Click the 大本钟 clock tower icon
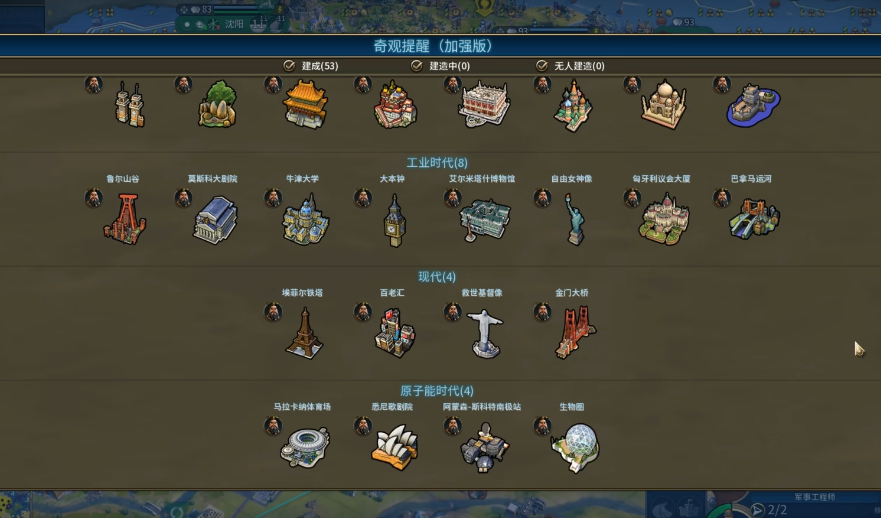Image resolution: width=881 pixels, height=518 pixels. [393, 220]
